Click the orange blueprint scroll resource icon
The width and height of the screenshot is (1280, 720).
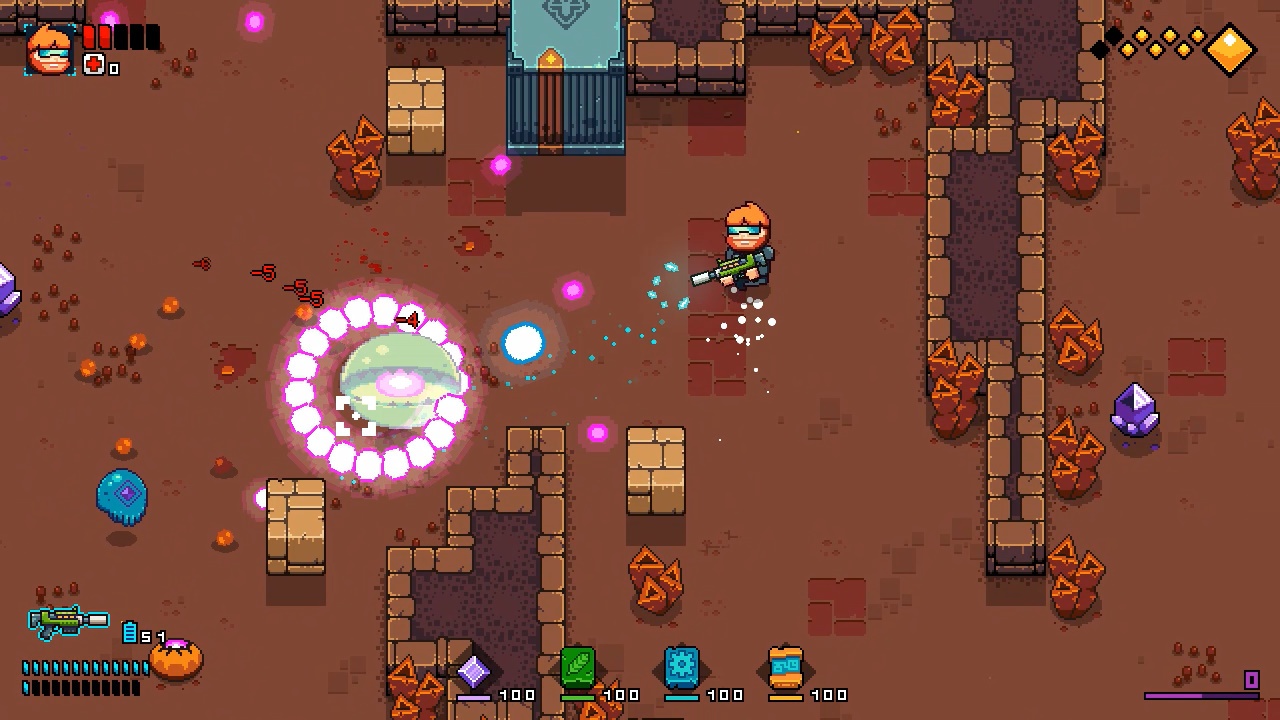pyautogui.click(x=786, y=666)
